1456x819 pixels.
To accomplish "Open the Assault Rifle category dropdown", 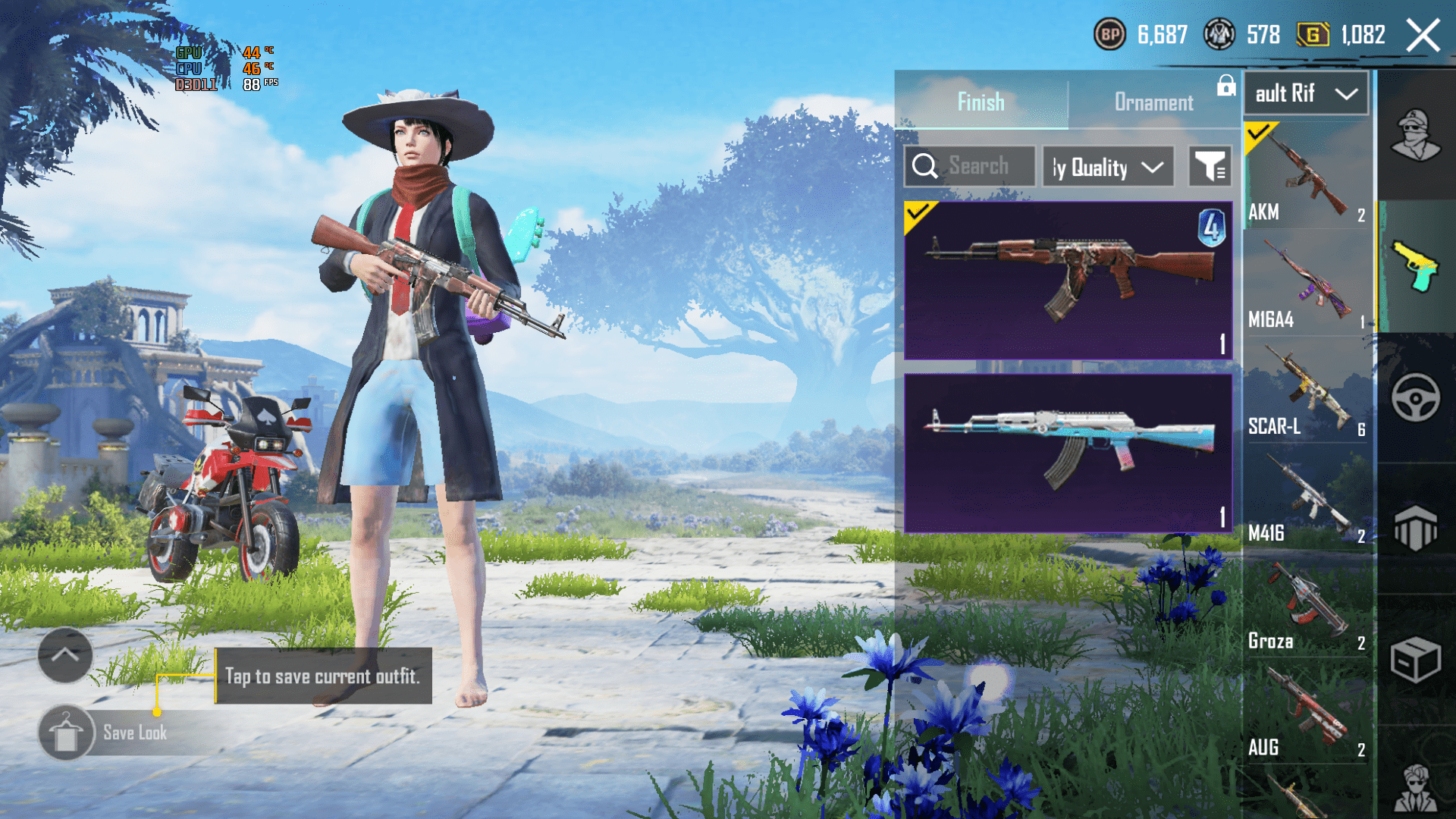I will [x=1306, y=94].
